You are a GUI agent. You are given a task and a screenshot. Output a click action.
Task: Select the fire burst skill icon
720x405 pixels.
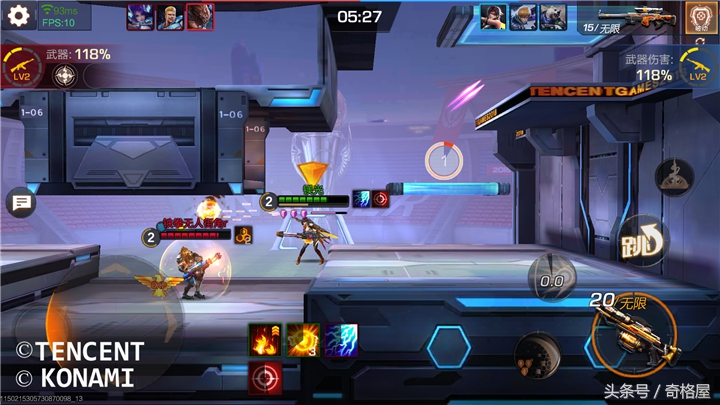(264, 340)
